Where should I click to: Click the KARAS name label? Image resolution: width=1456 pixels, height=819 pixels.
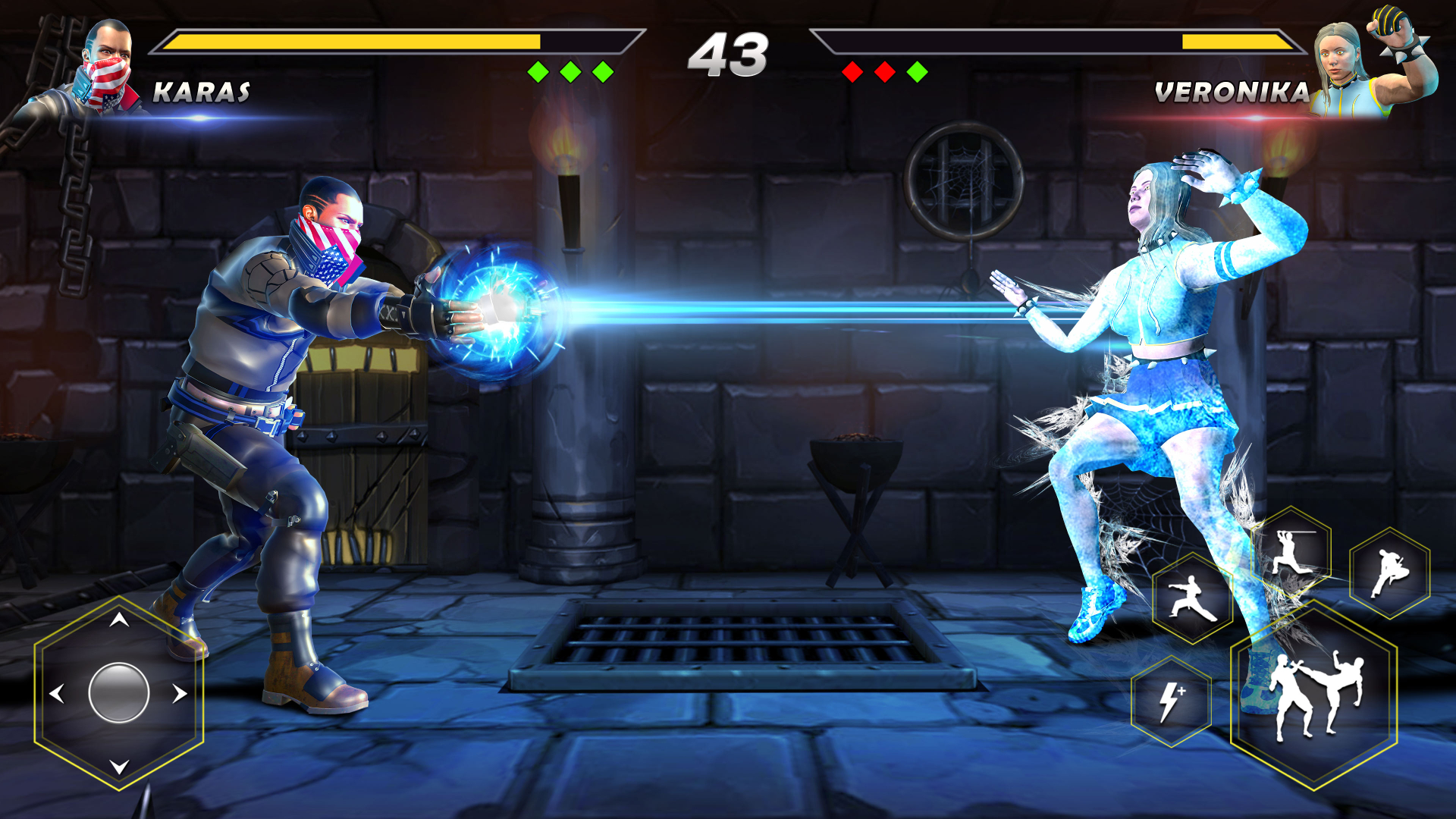pos(202,93)
